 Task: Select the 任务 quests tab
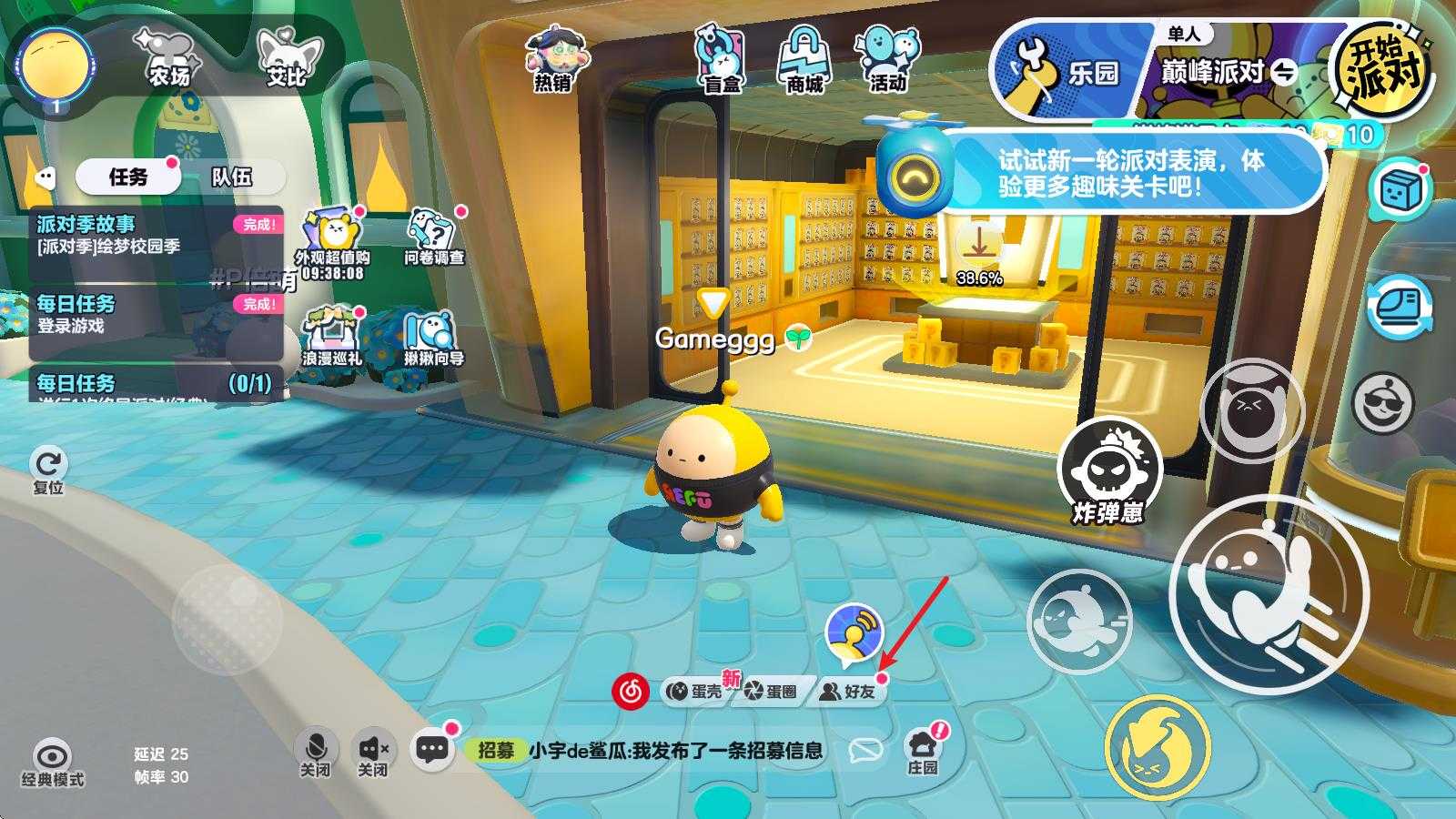(x=127, y=177)
